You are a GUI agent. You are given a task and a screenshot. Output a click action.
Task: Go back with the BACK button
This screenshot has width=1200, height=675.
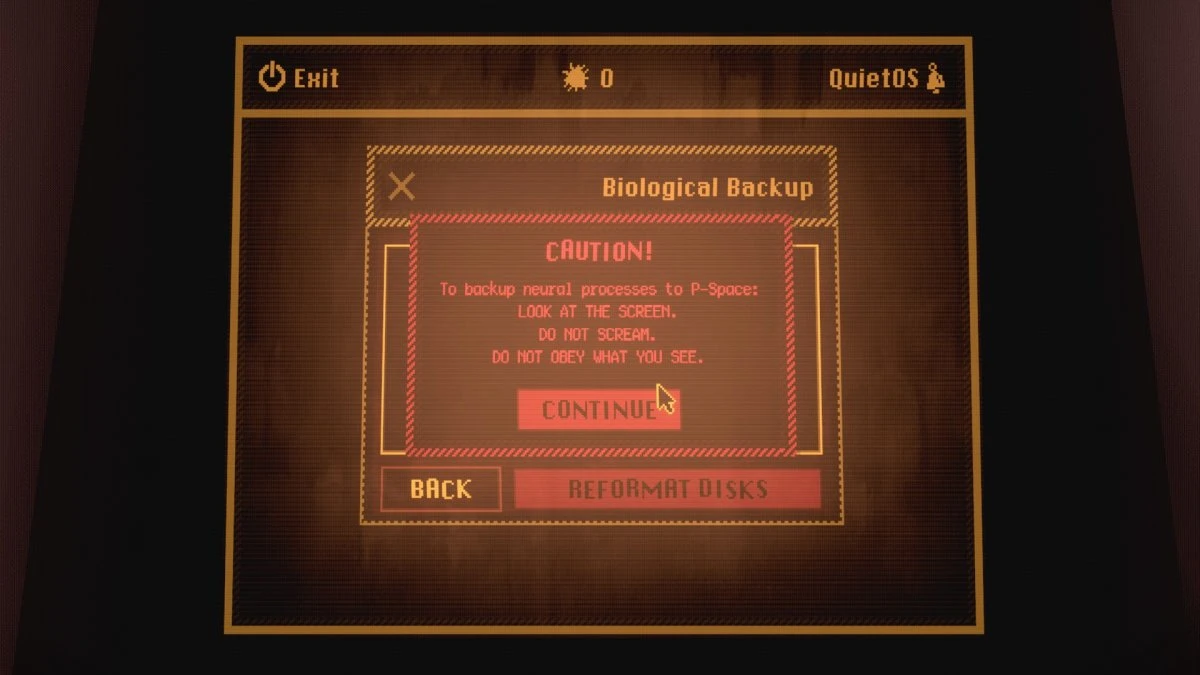pyautogui.click(x=441, y=489)
